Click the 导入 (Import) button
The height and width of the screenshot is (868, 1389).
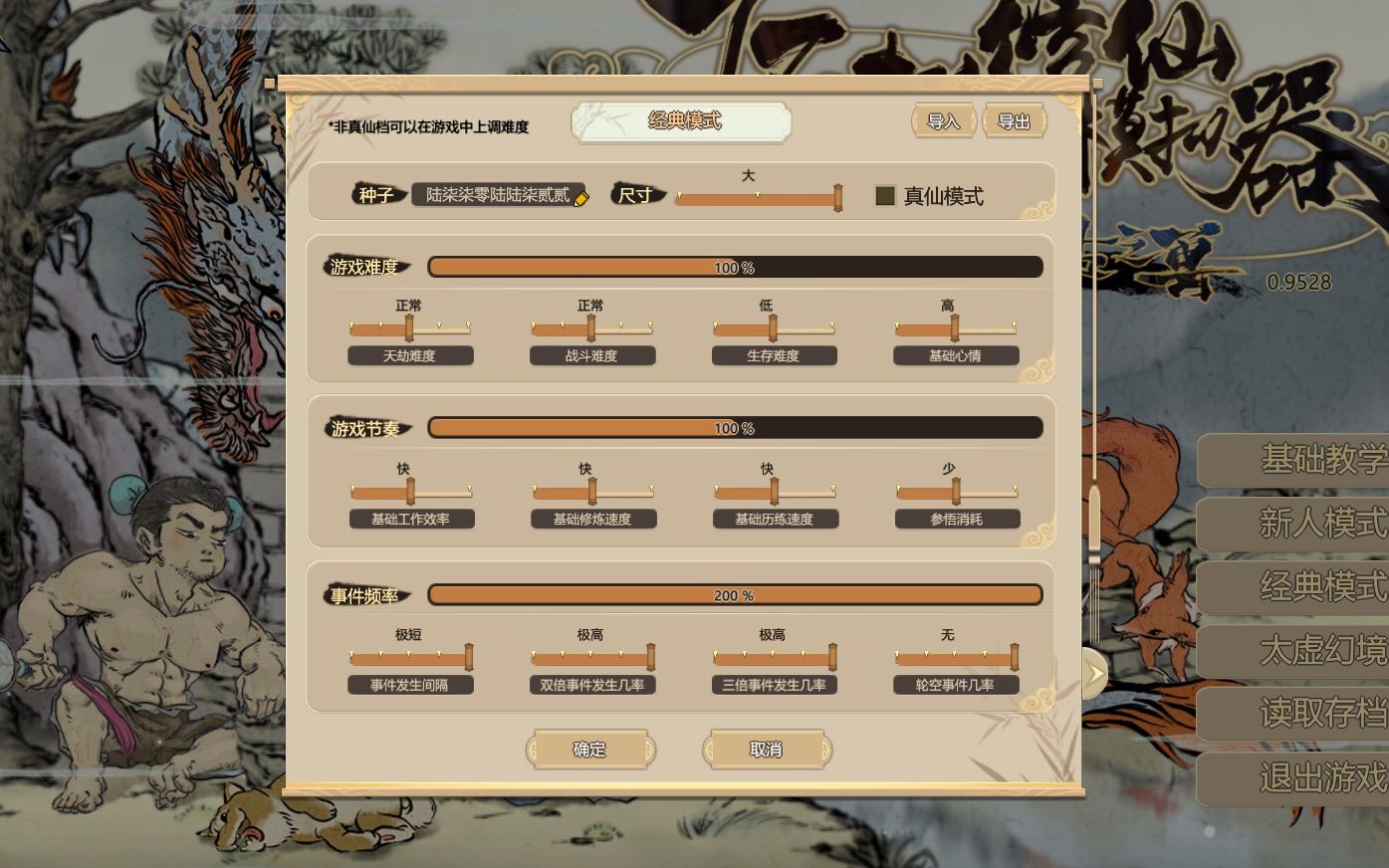click(x=942, y=120)
